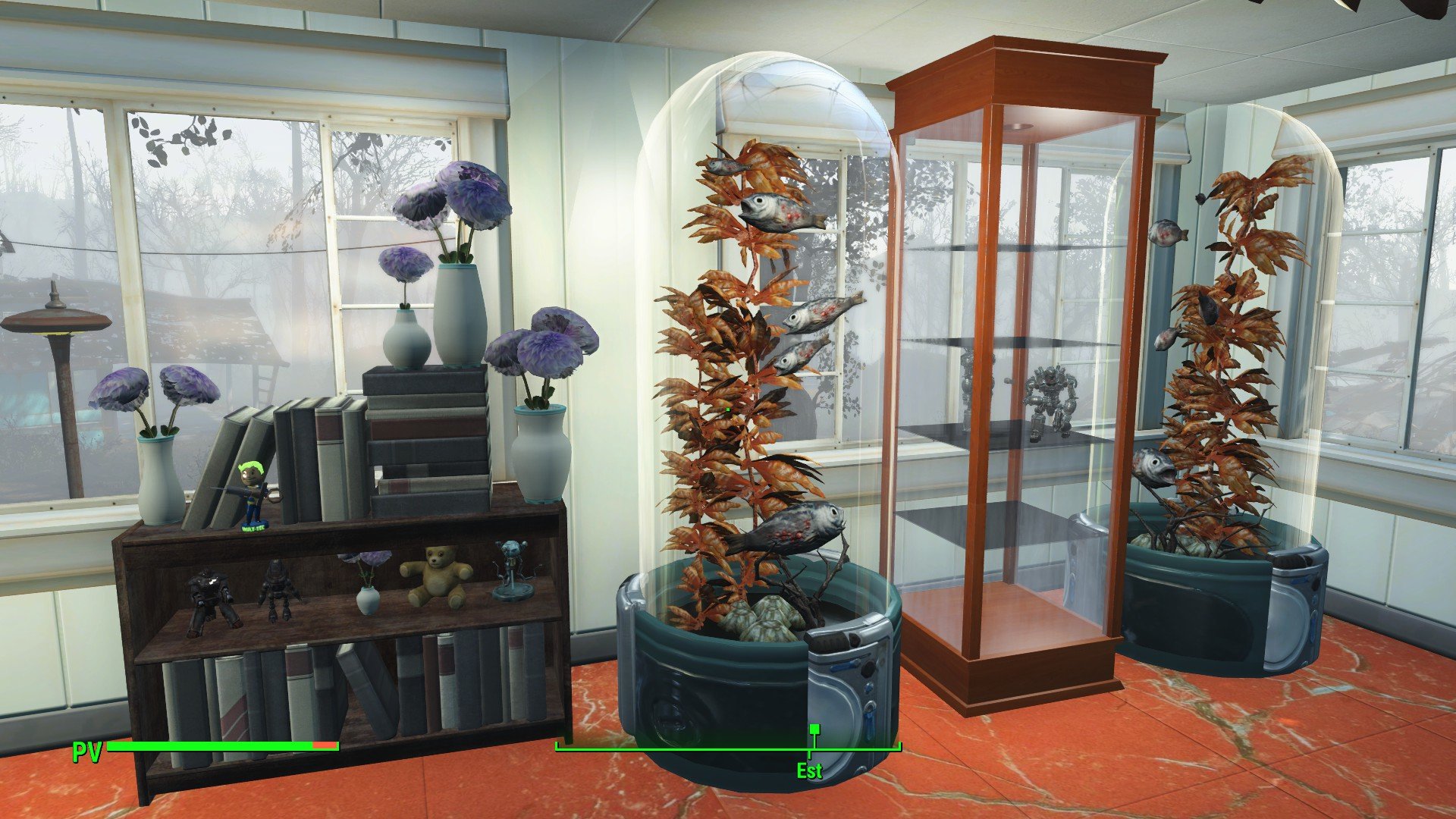The width and height of the screenshot is (1456, 819).
Task: Select the Est heading on the compass
Action: click(x=809, y=771)
